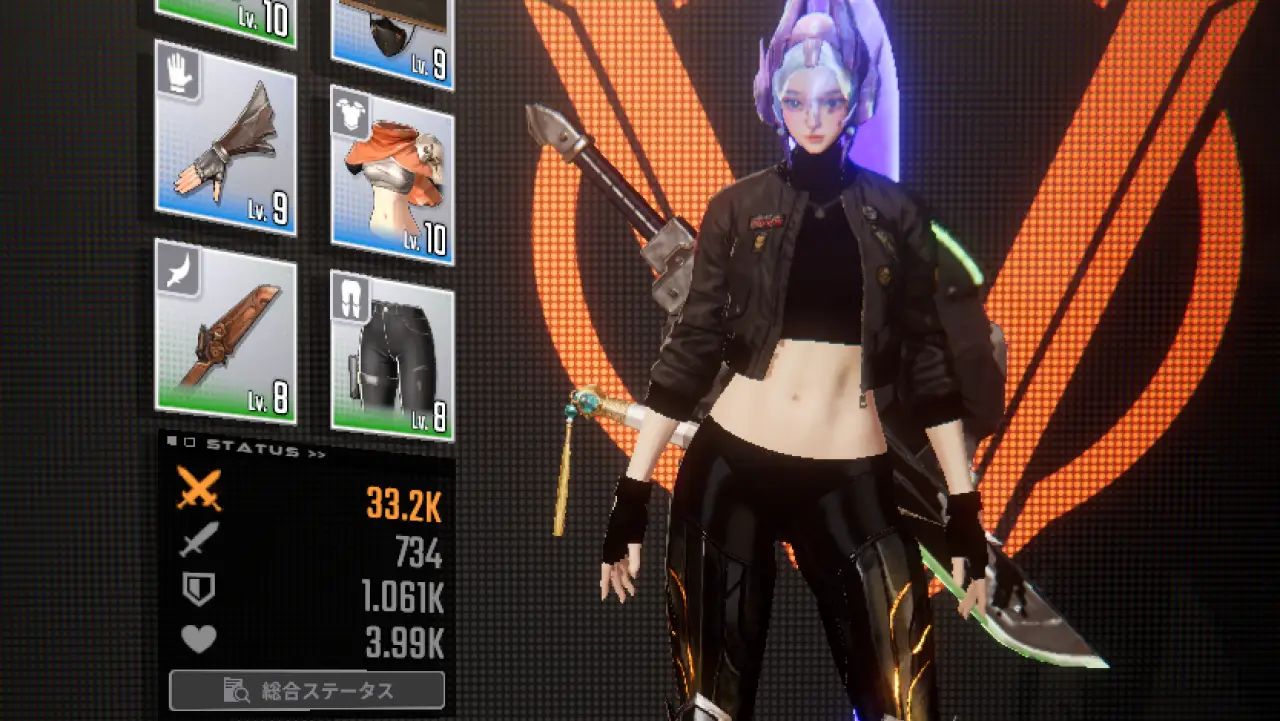Image resolution: width=1280 pixels, height=721 pixels.
Task: Select the leather gloves equipment slot
Action: pos(225,138)
